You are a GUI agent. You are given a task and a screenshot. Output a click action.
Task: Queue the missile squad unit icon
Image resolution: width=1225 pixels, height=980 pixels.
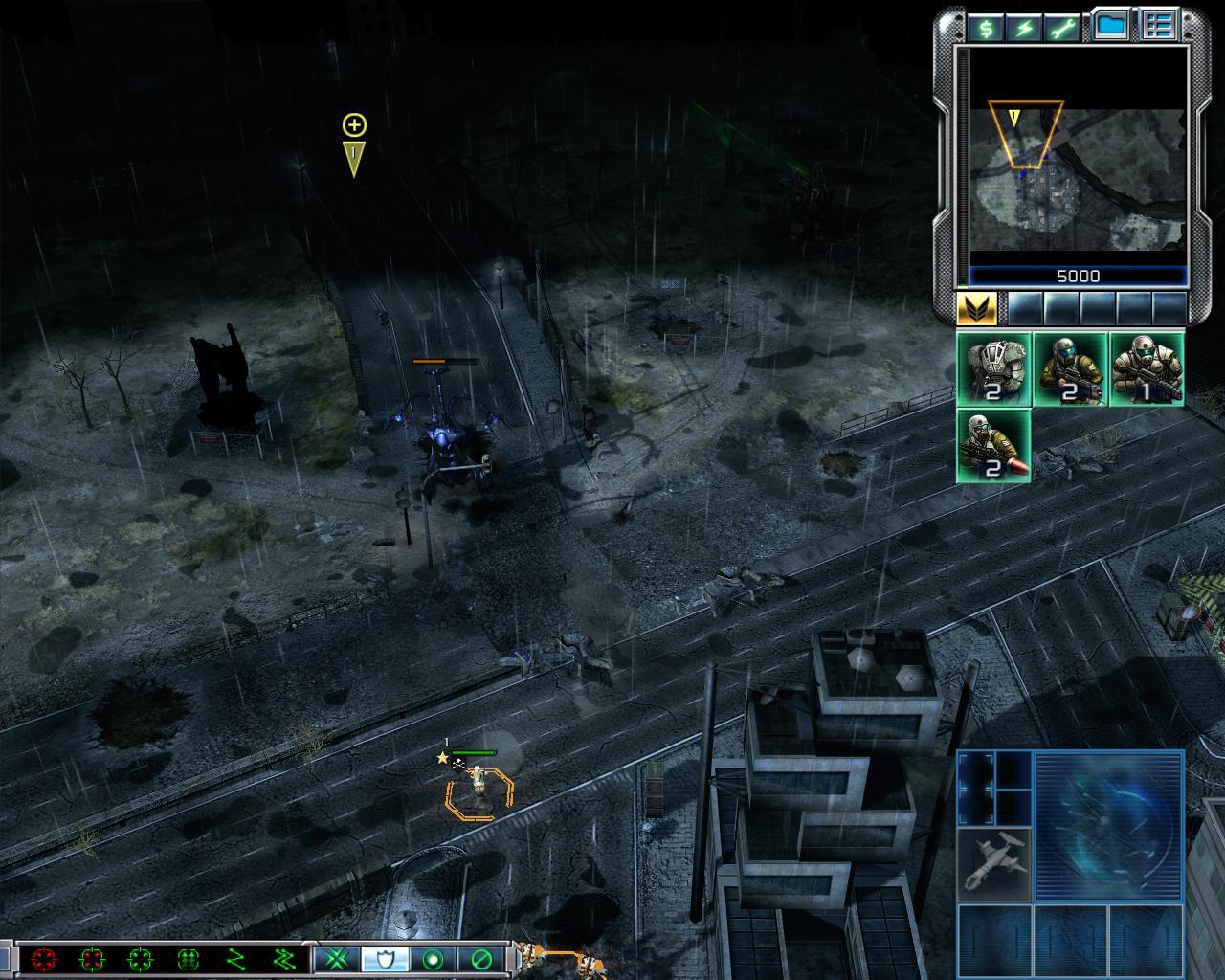(993, 446)
